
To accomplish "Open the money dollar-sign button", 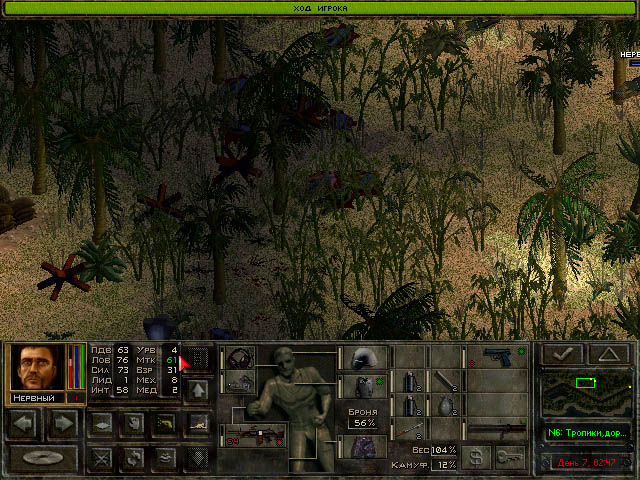I will coord(478,456).
